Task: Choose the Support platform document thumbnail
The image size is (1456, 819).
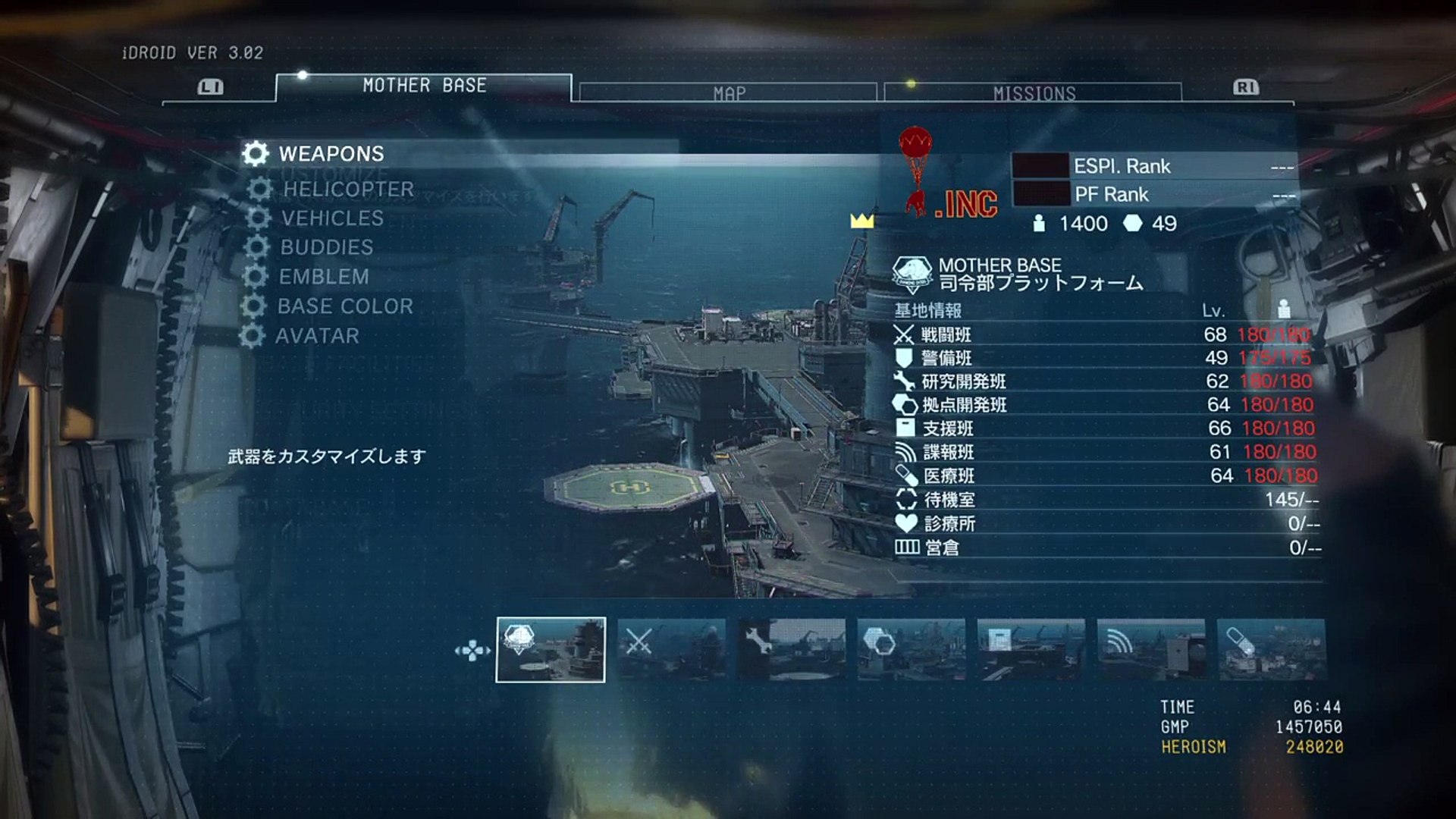Action: pos(1031,650)
